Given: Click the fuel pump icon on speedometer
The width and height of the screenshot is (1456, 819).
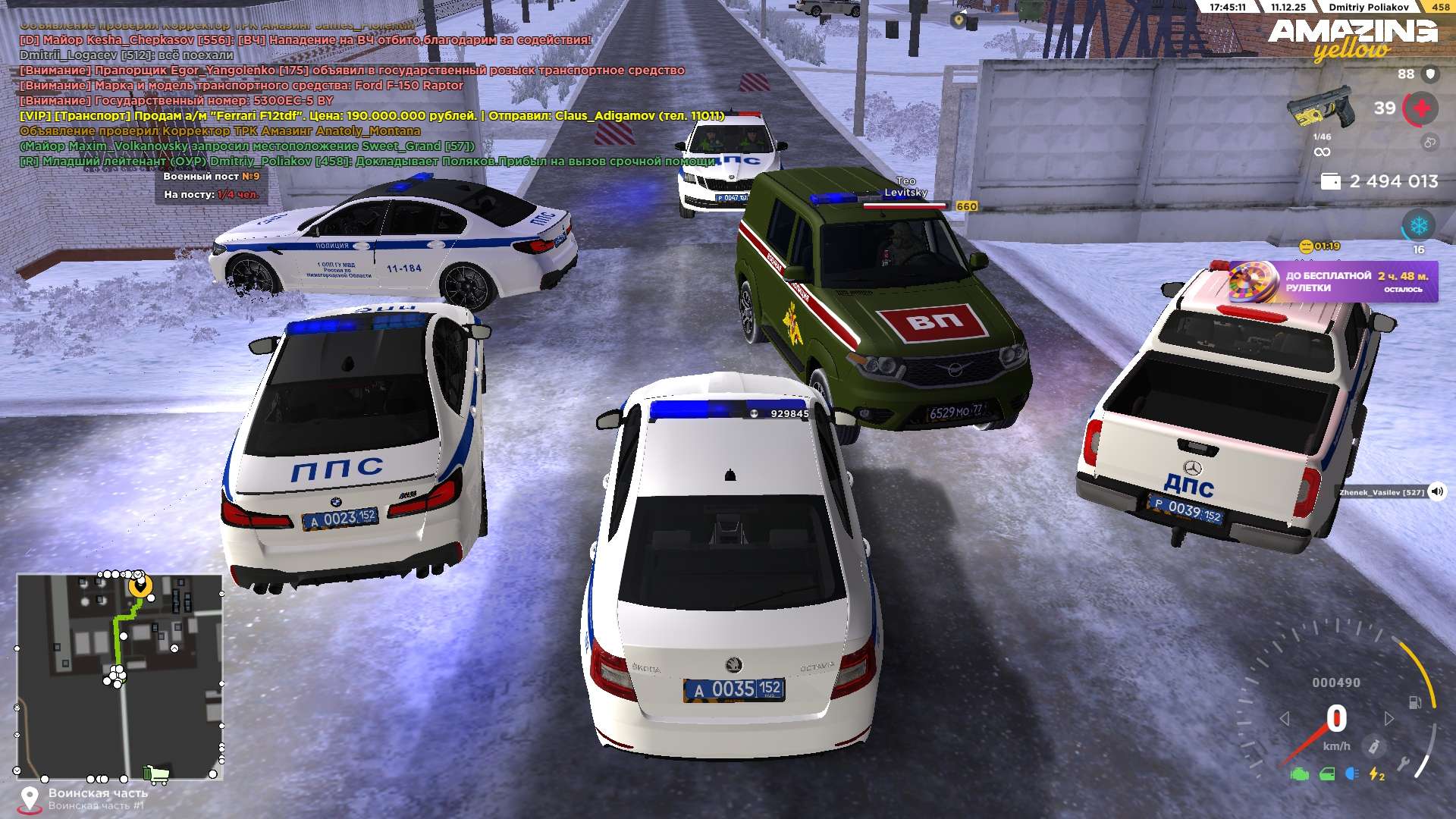Looking at the screenshot, I should tap(1415, 702).
